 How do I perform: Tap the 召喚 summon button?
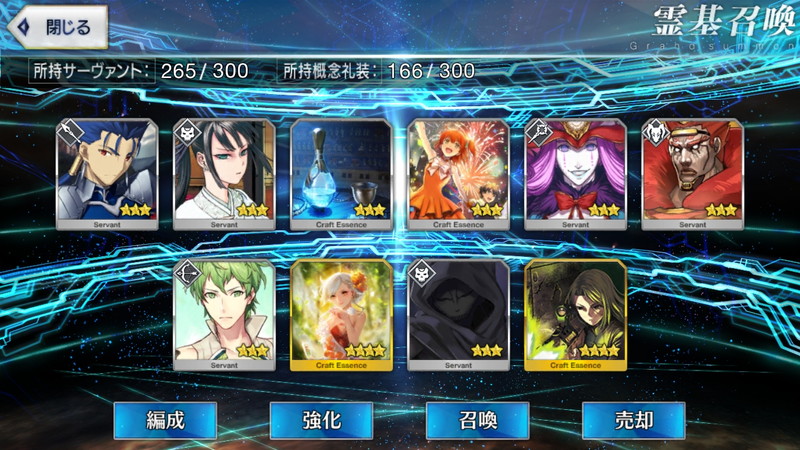click(477, 420)
